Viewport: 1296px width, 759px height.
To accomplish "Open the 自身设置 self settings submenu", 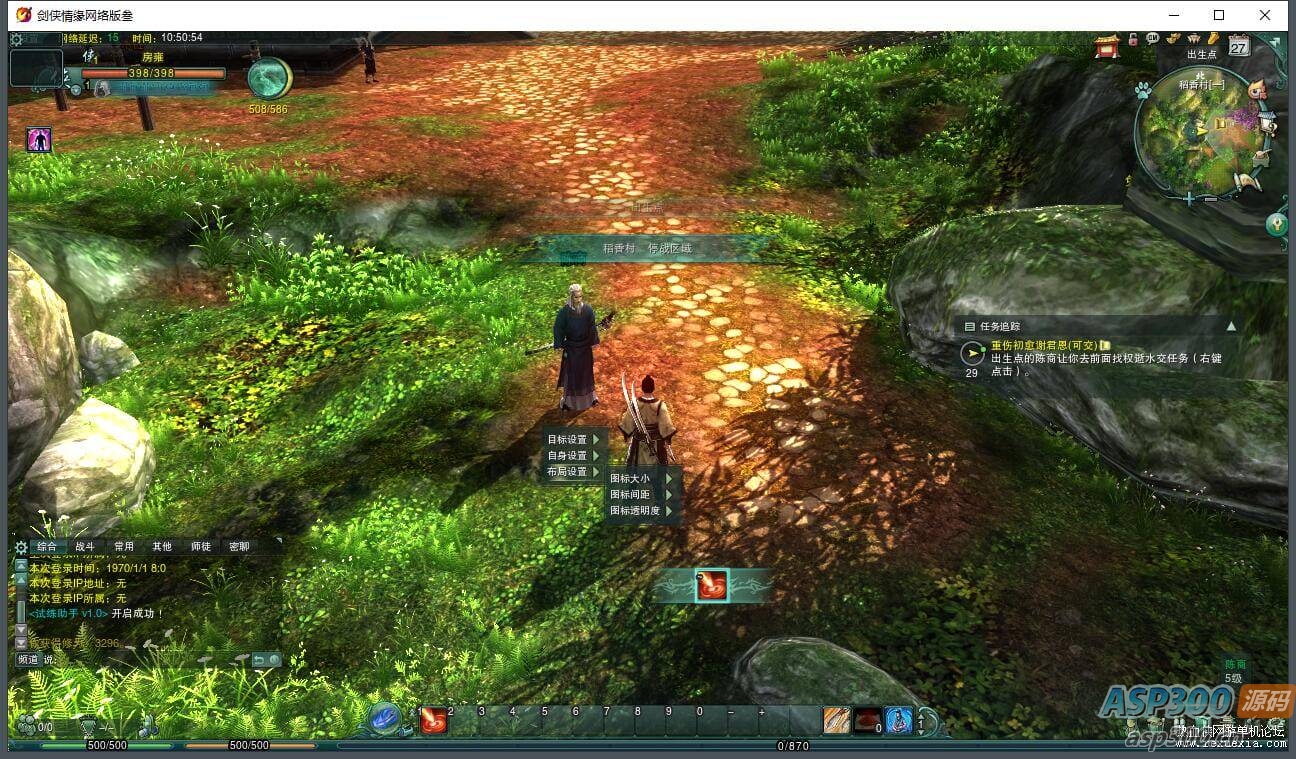I will click(x=573, y=455).
